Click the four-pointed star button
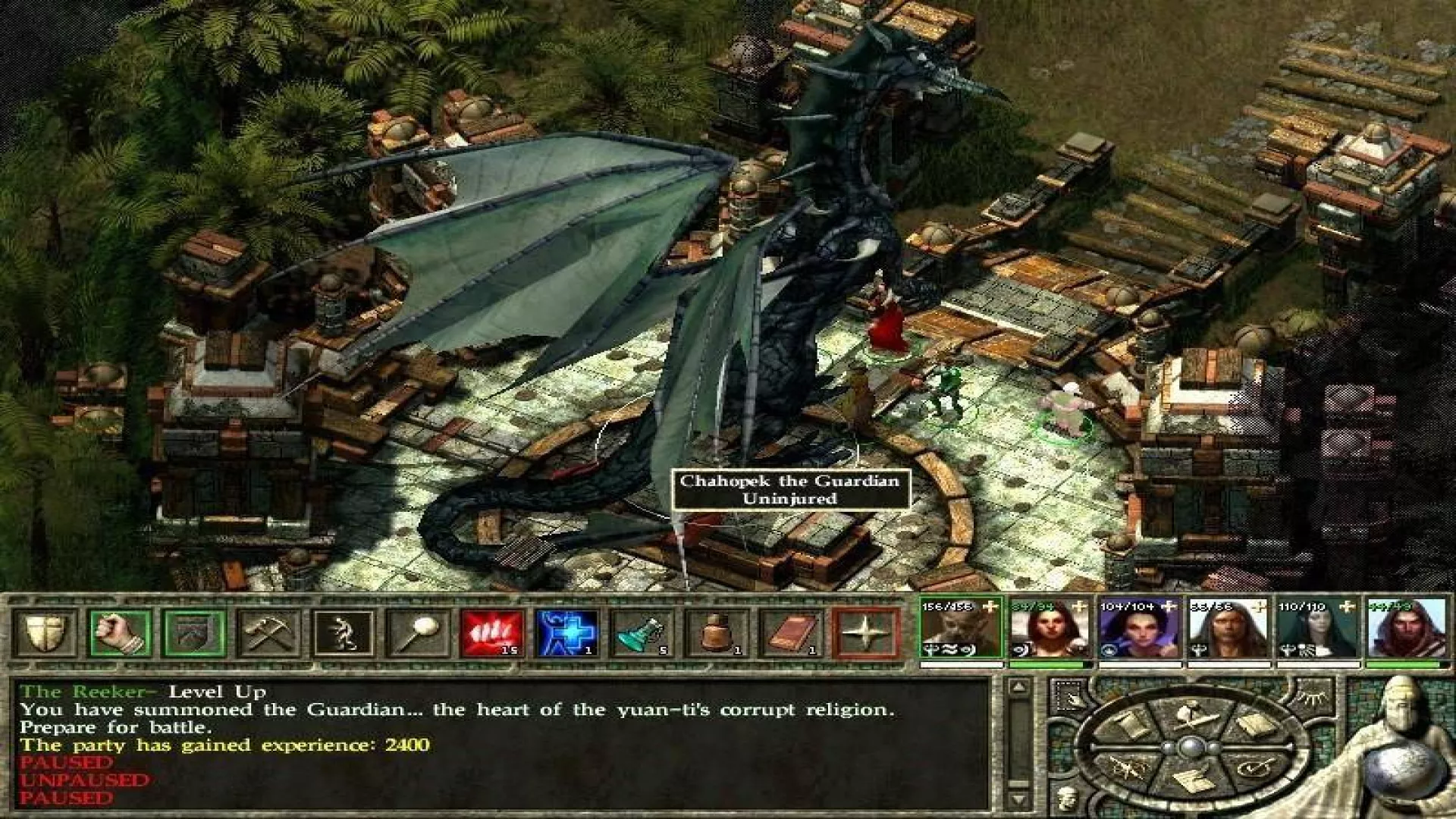Viewport: 1456px width, 819px height. [x=865, y=632]
